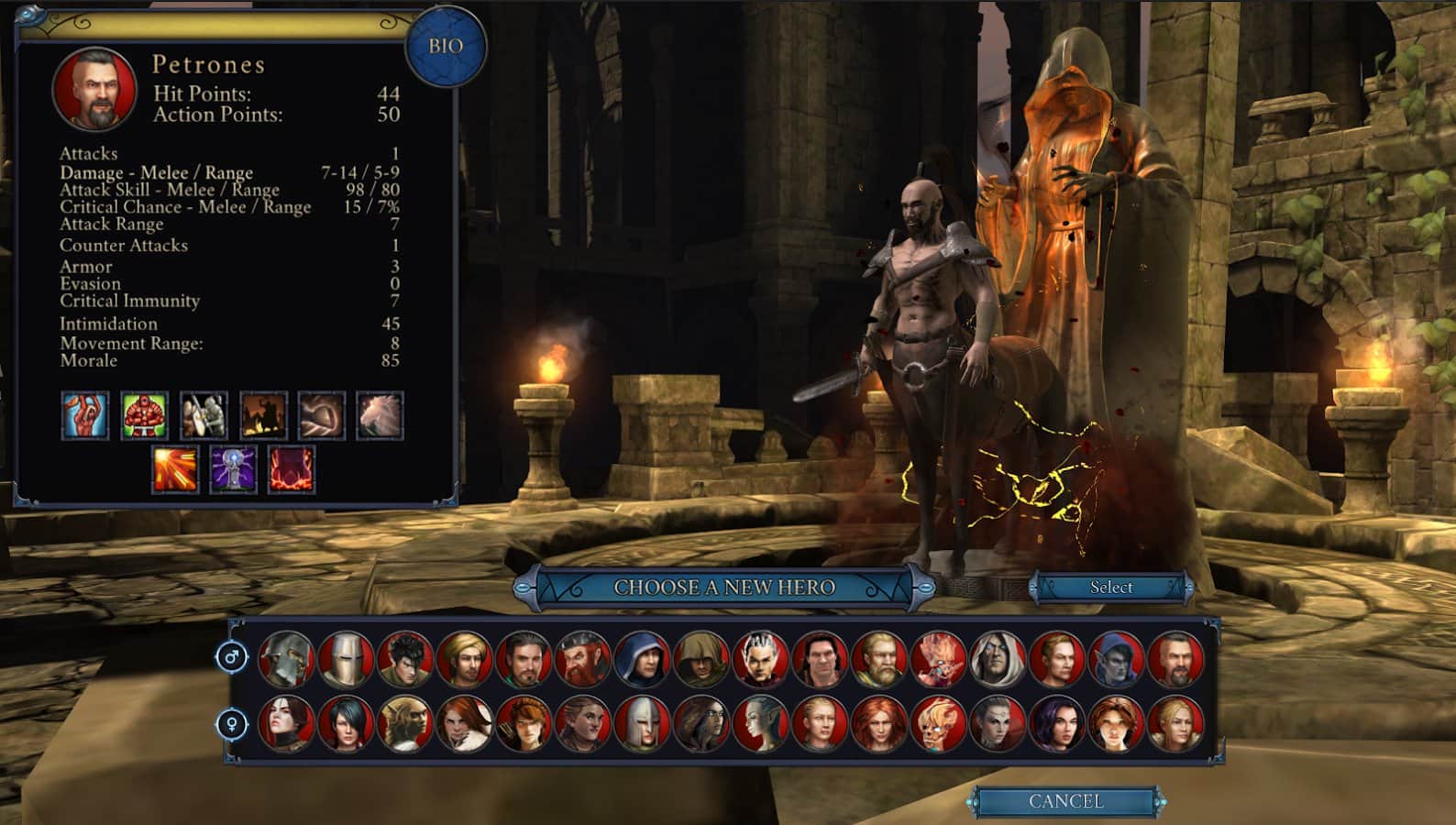Select the great-helm knight hero portrait
This screenshot has width=1456, height=825.
(346, 658)
